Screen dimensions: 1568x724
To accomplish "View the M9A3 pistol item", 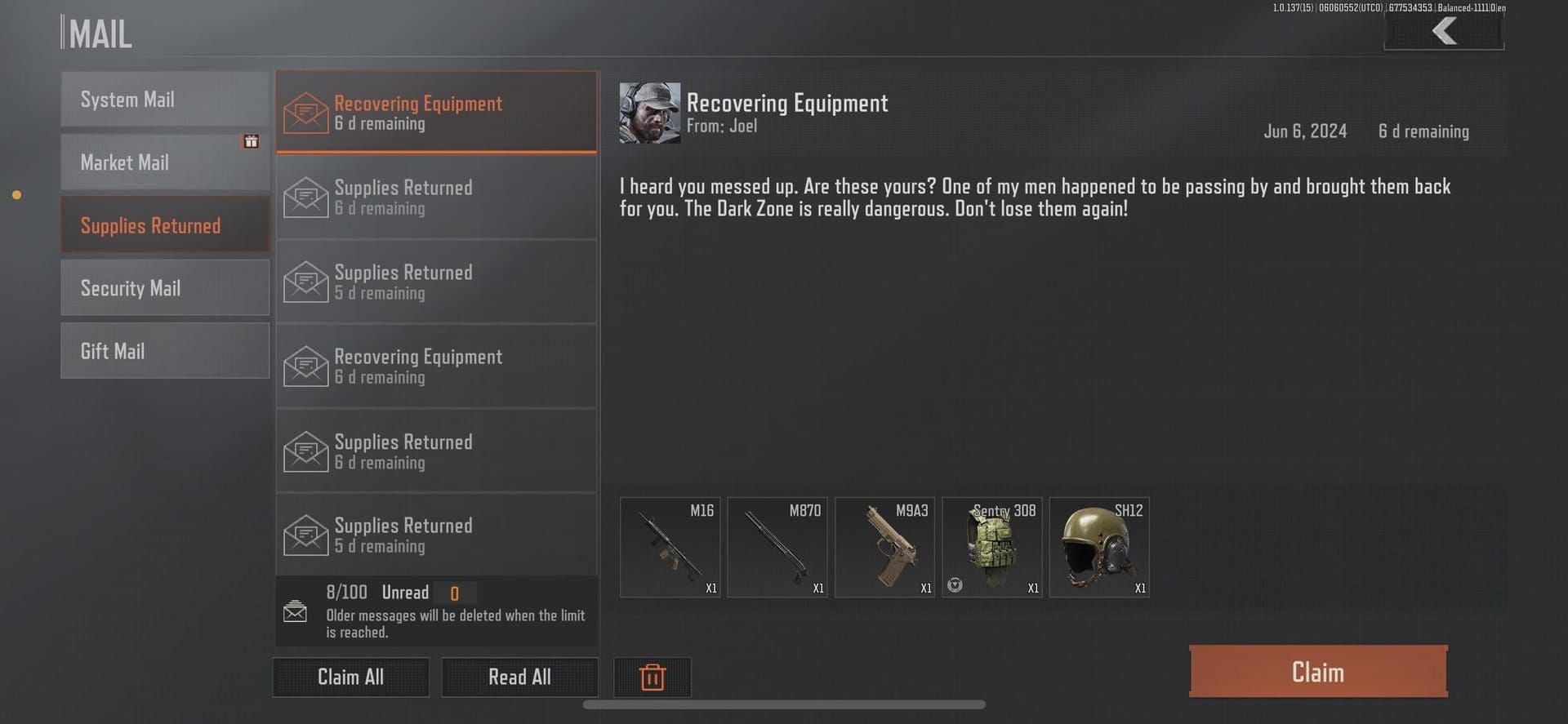I will click(884, 548).
